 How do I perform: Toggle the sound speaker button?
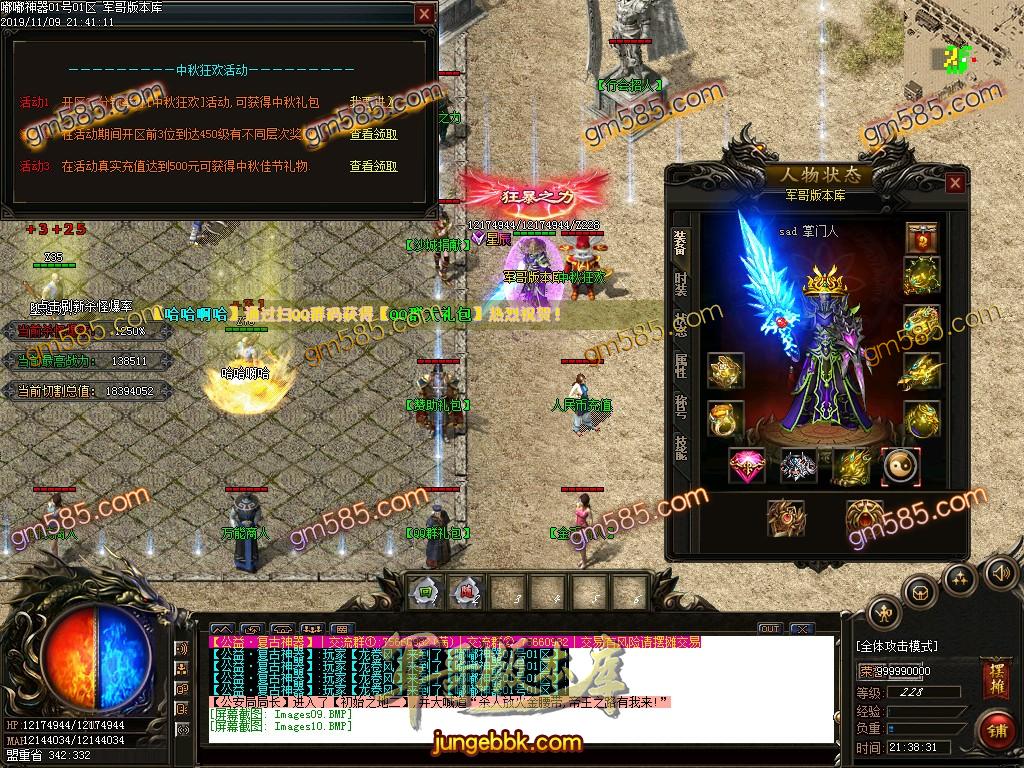(x=999, y=573)
